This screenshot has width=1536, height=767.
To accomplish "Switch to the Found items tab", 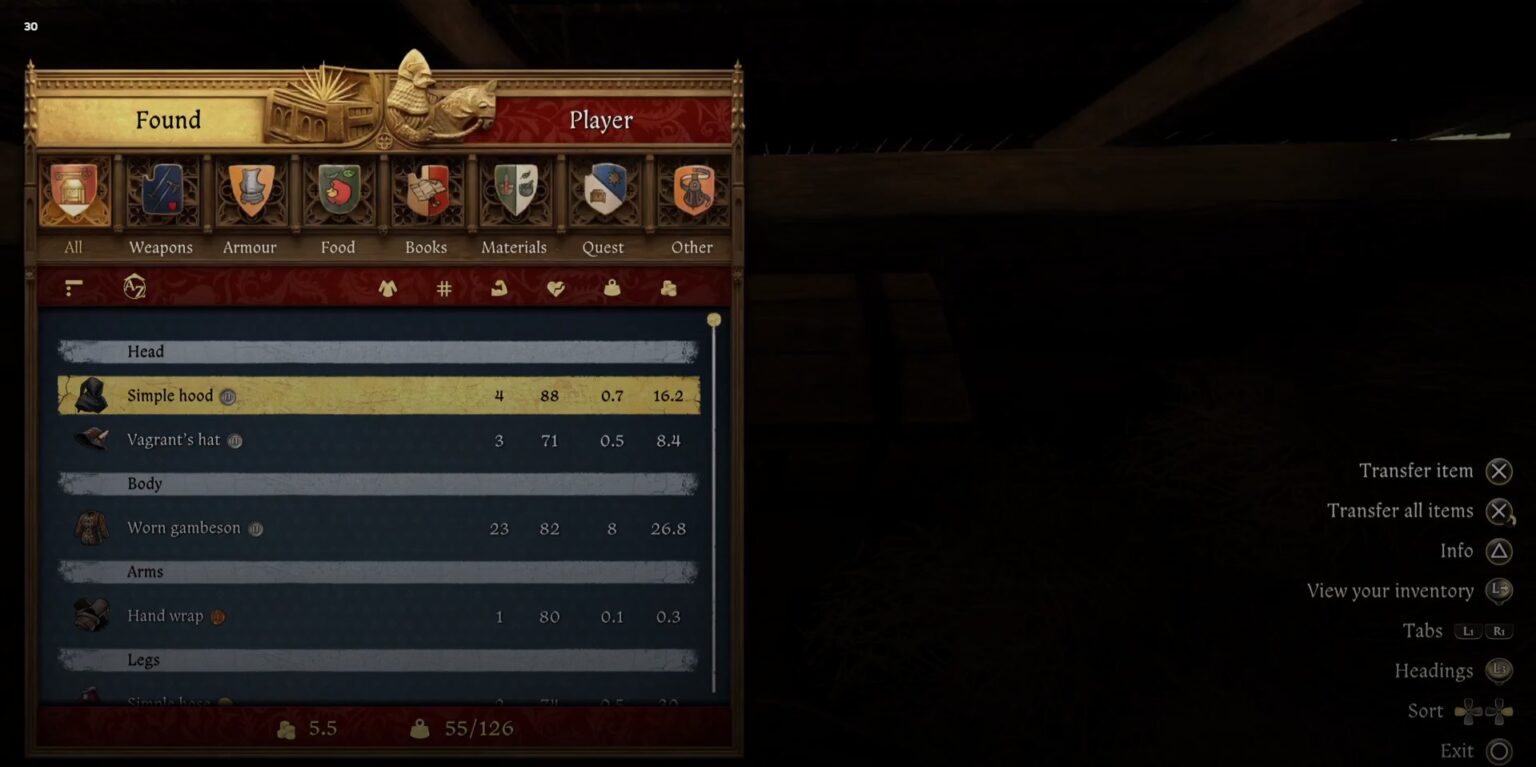I will (x=167, y=120).
